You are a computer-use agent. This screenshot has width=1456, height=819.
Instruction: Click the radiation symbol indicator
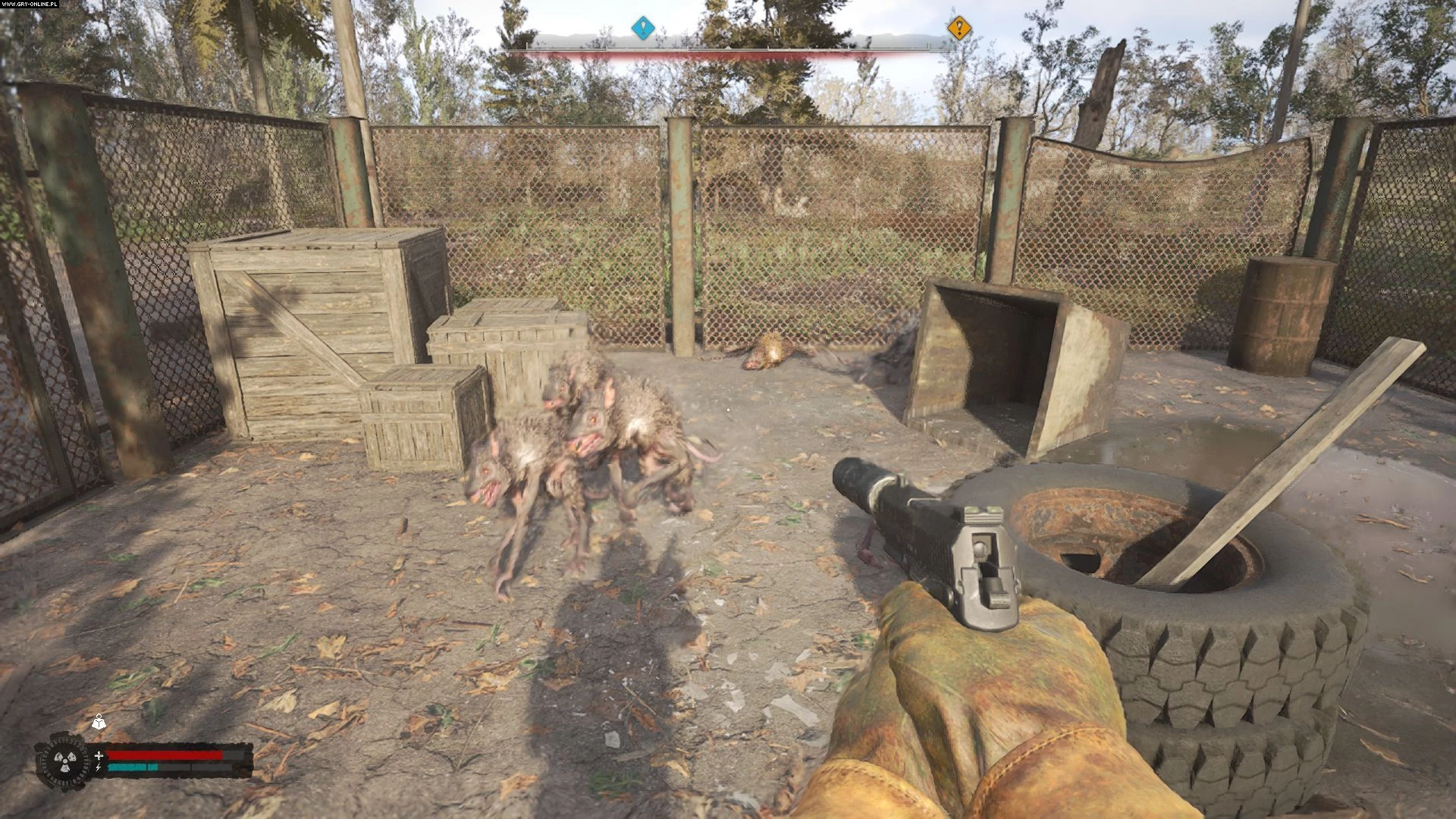[x=62, y=760]
